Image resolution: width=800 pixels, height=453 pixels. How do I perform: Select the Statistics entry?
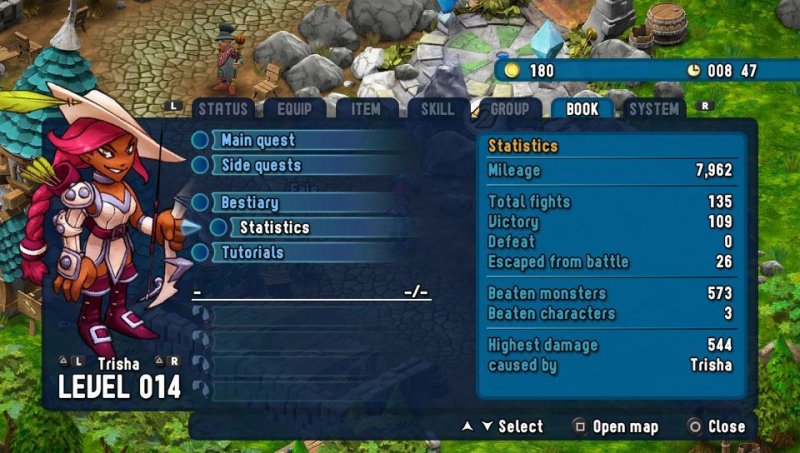[x=274, y=227]
